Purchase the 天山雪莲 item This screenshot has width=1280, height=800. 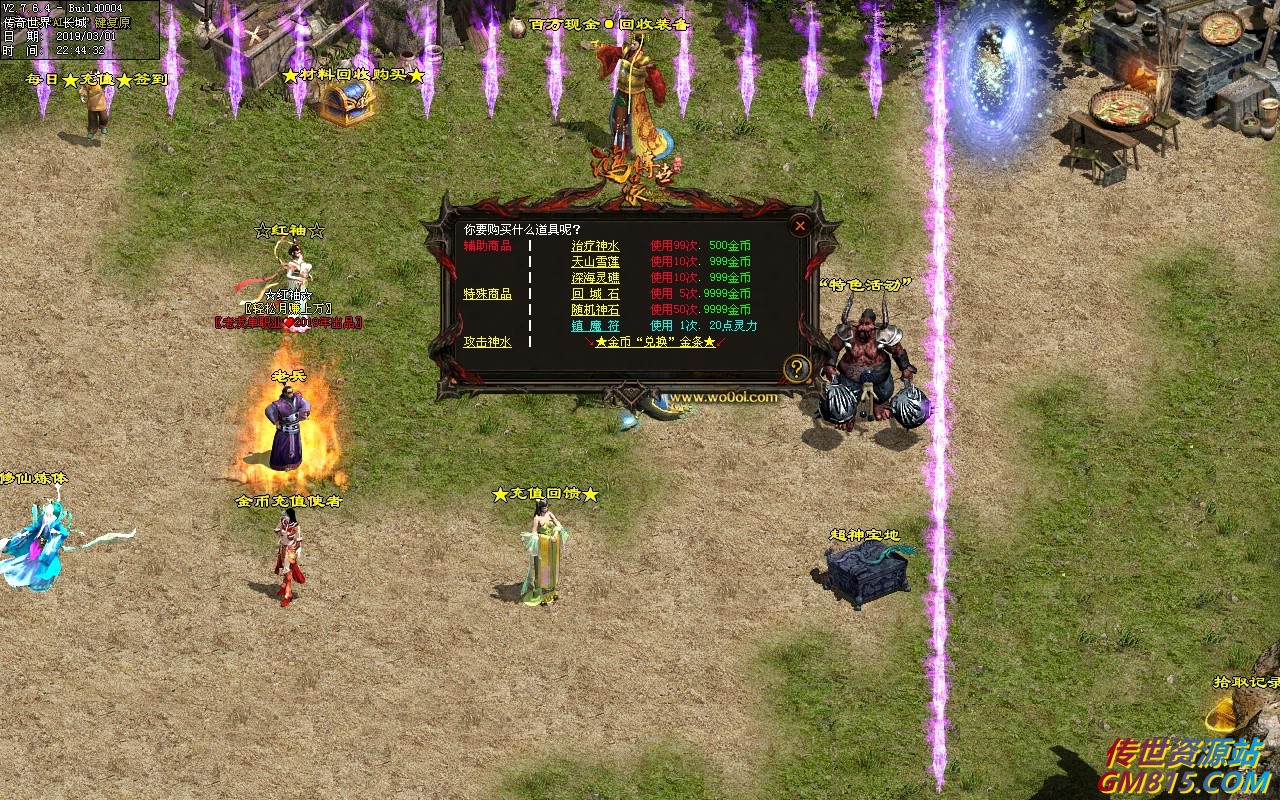(595, 262)
